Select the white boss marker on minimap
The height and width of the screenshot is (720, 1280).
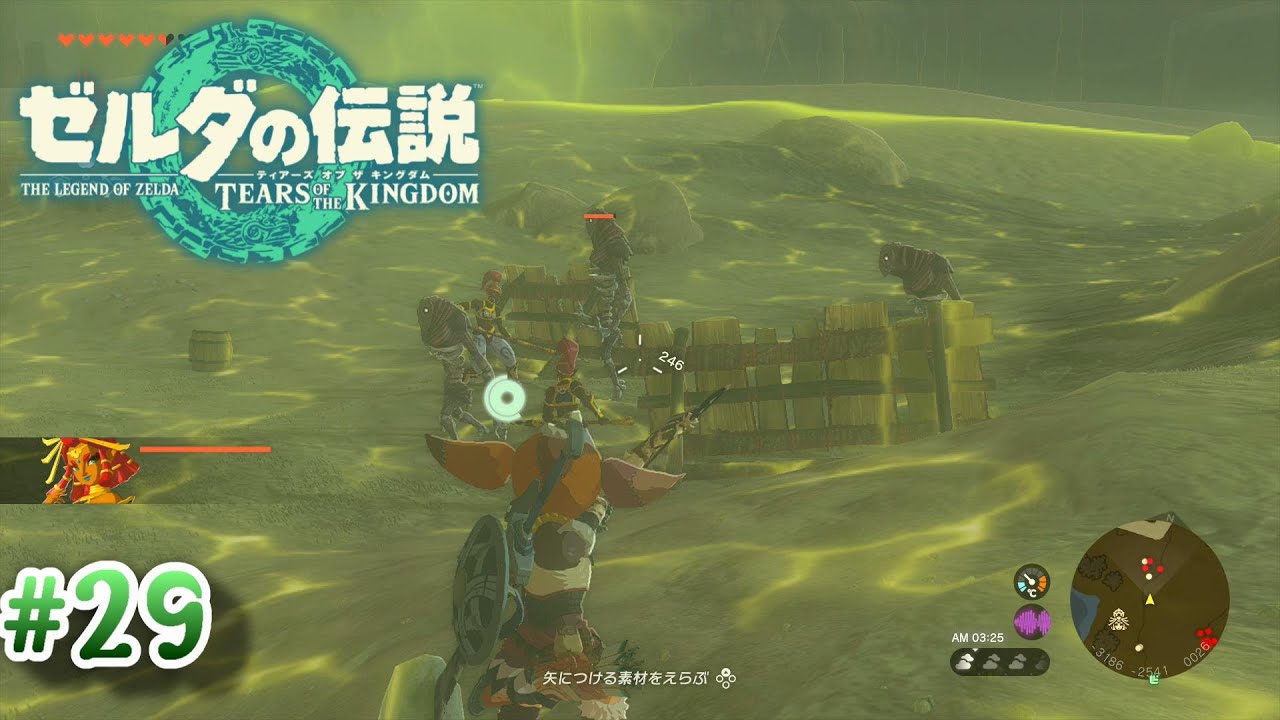(x=1119, y=620)
